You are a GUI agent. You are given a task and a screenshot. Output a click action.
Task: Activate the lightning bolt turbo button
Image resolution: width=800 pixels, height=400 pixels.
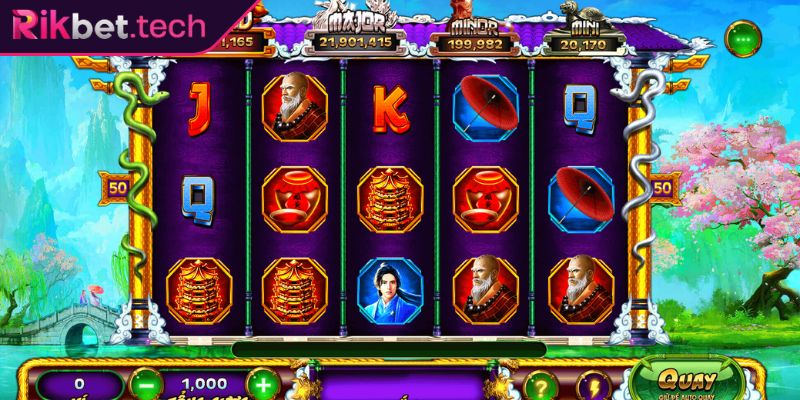pyautogui.click(x=593, y=385)
